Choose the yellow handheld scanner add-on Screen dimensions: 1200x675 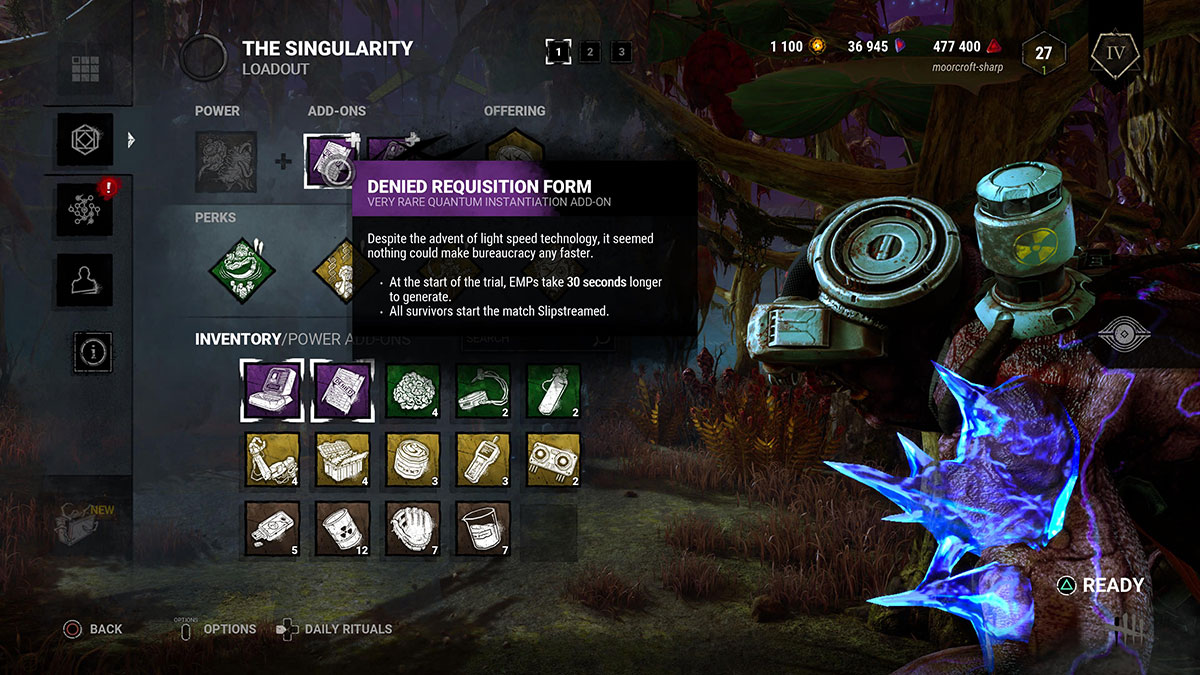pos(483,461)
